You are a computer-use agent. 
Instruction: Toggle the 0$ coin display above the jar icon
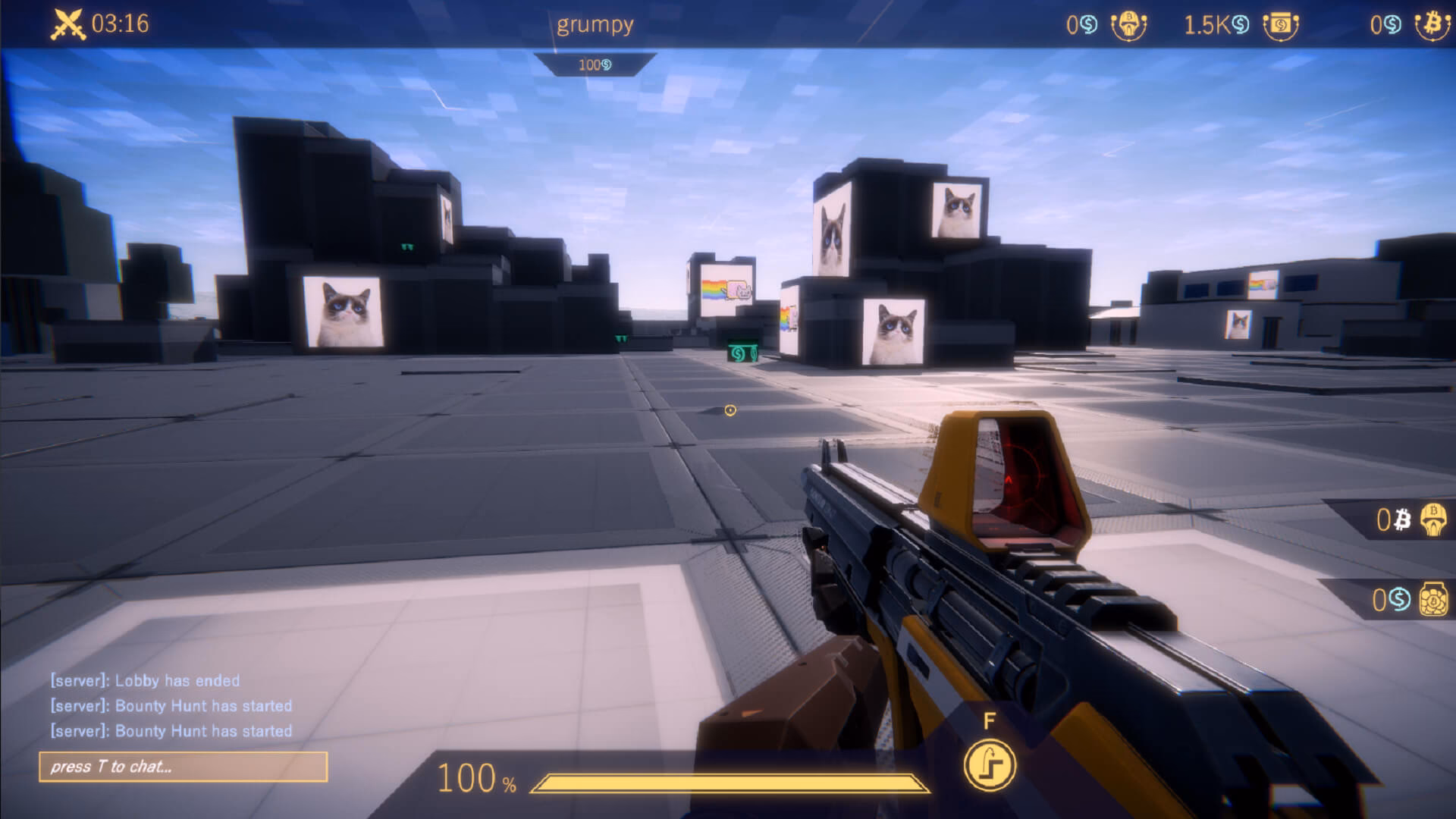click(1388, 599)
